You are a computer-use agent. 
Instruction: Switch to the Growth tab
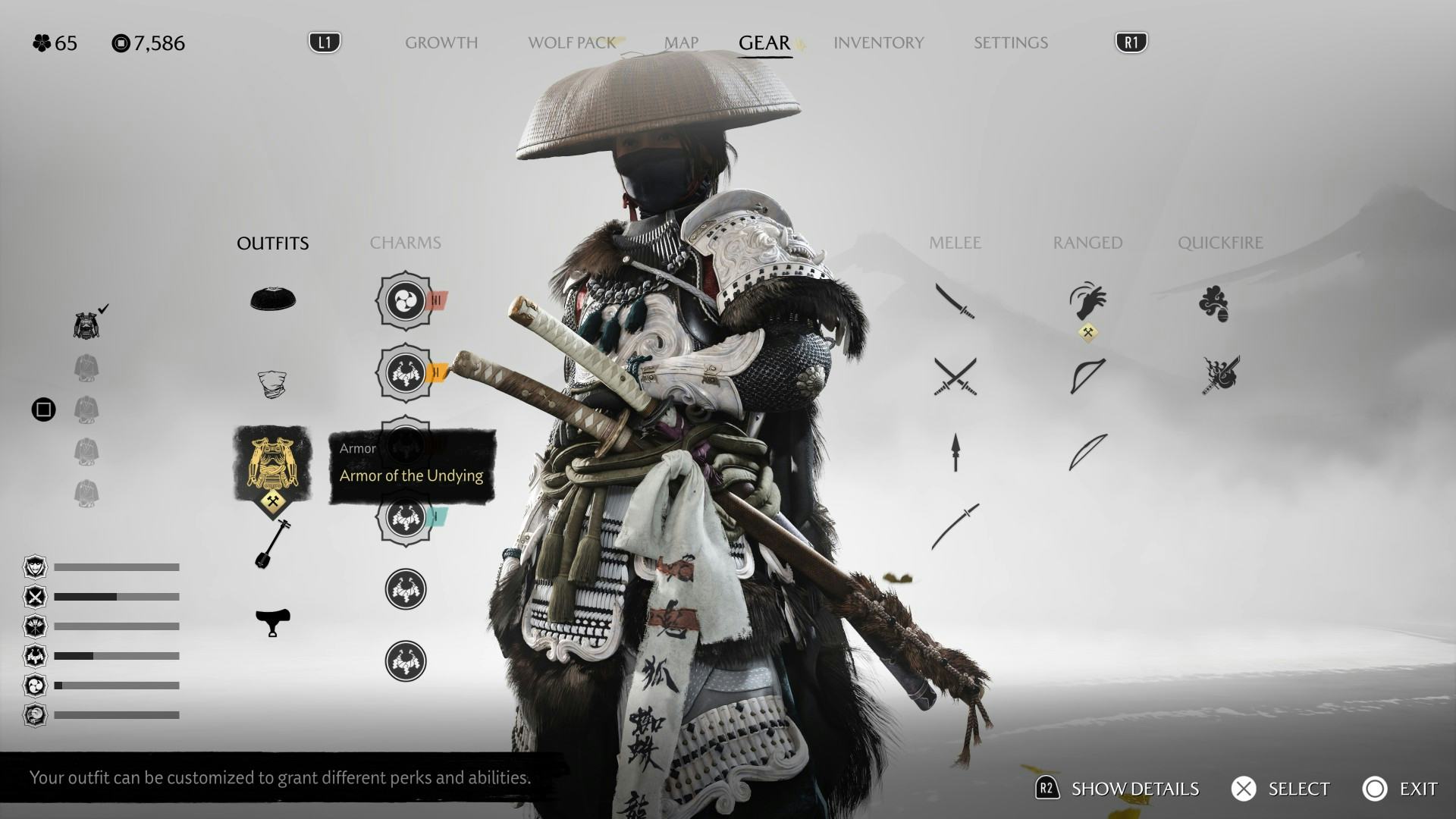coord(441,42)
